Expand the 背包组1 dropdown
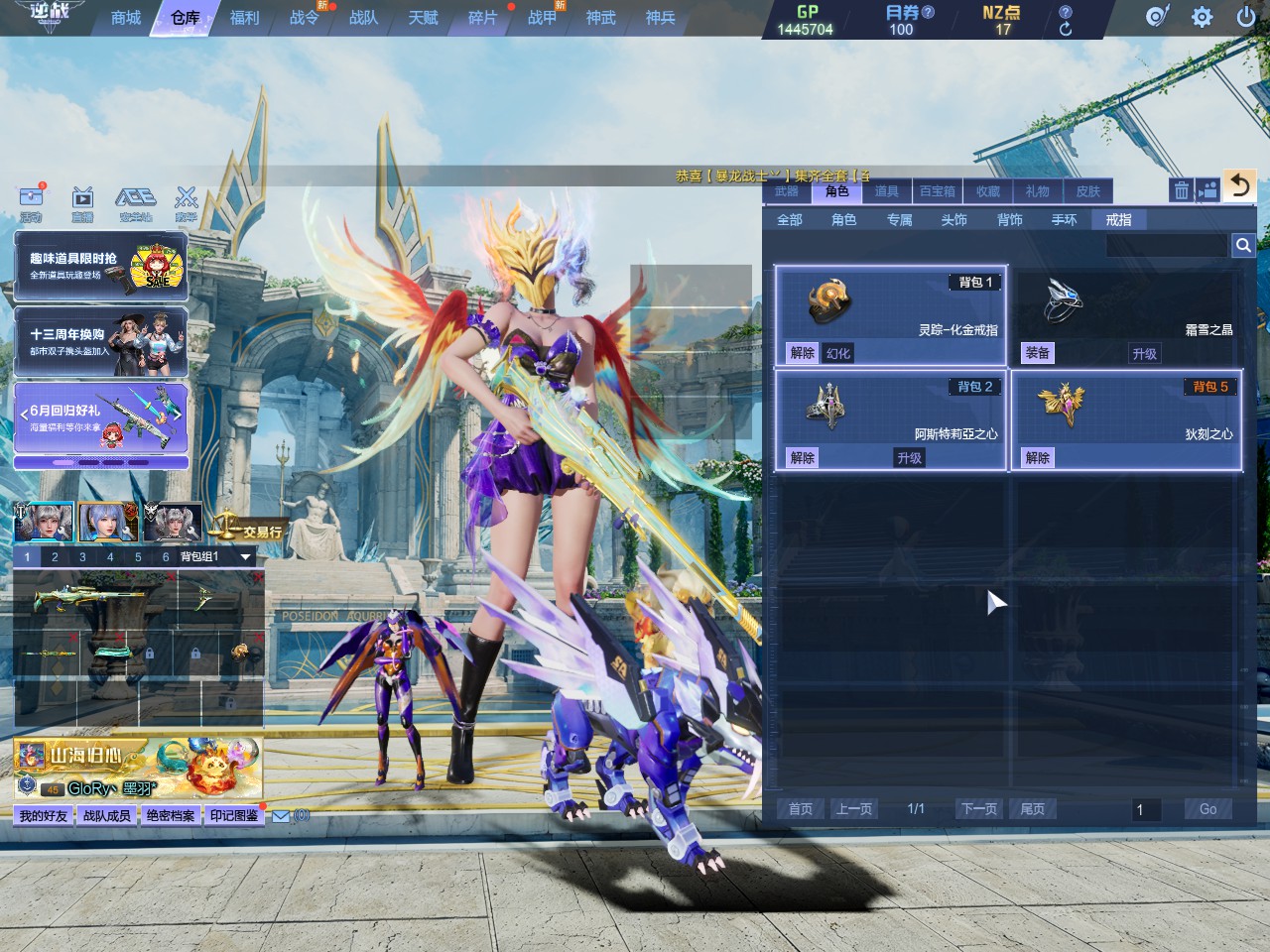1270x952 pixels. point(245,557)
